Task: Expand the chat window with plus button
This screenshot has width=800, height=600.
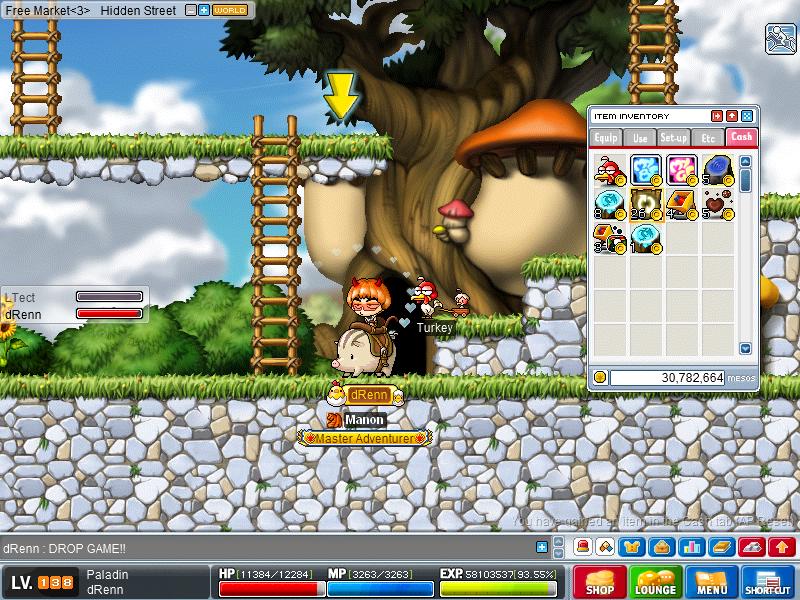Action: pyautogui.click(x=542, y=547)
